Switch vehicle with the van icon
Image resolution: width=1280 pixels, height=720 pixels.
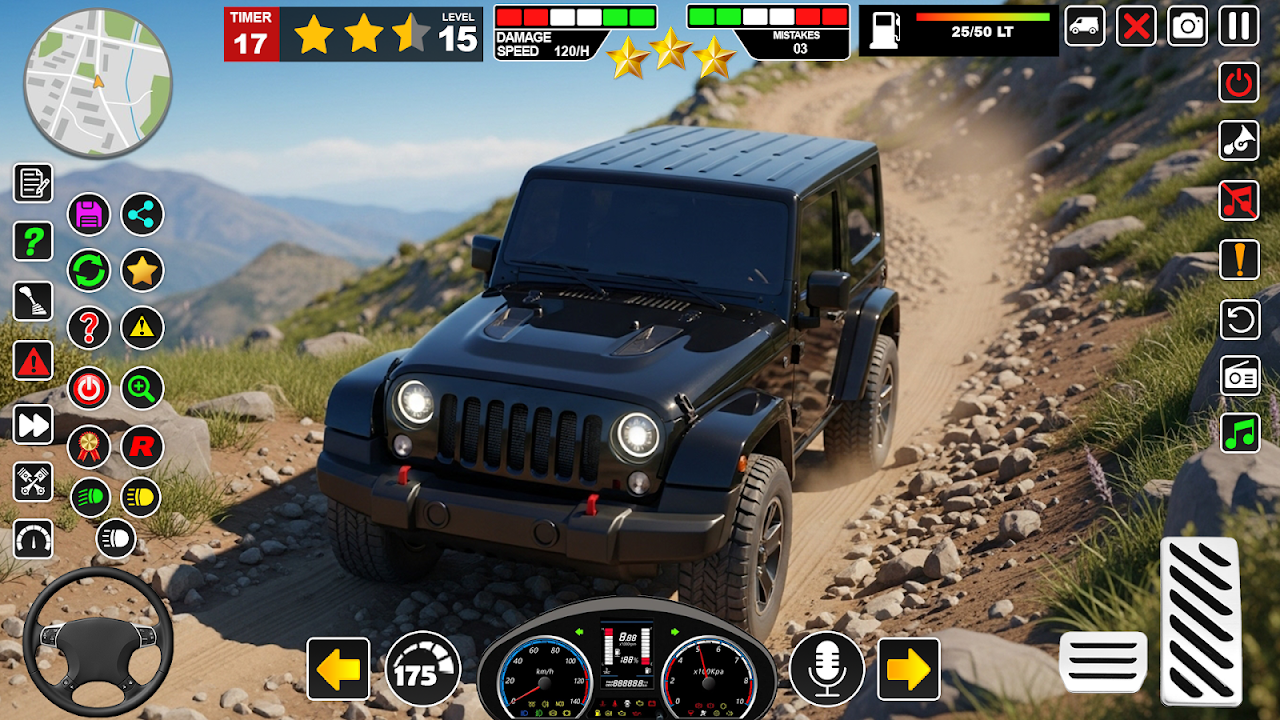(x=1084, y=26)
